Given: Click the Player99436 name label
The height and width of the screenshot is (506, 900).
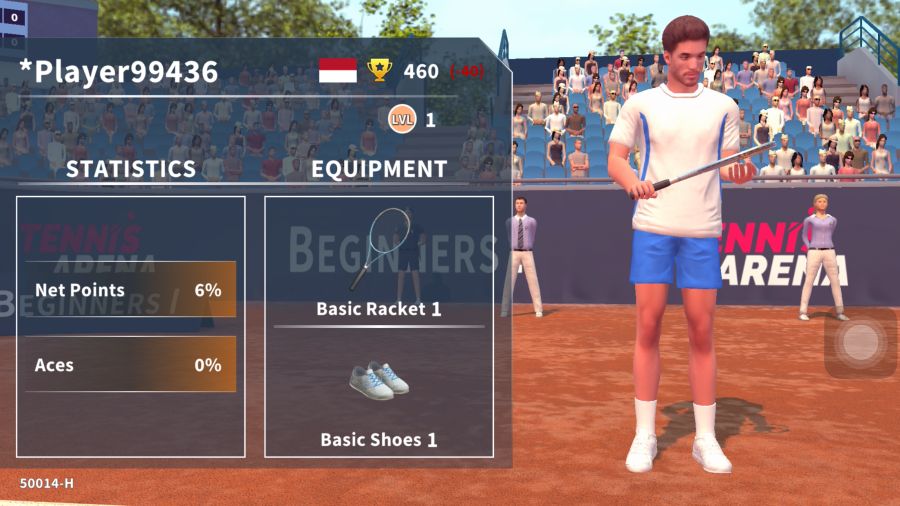Looking at the screenshot, I should tap(119, 71).
